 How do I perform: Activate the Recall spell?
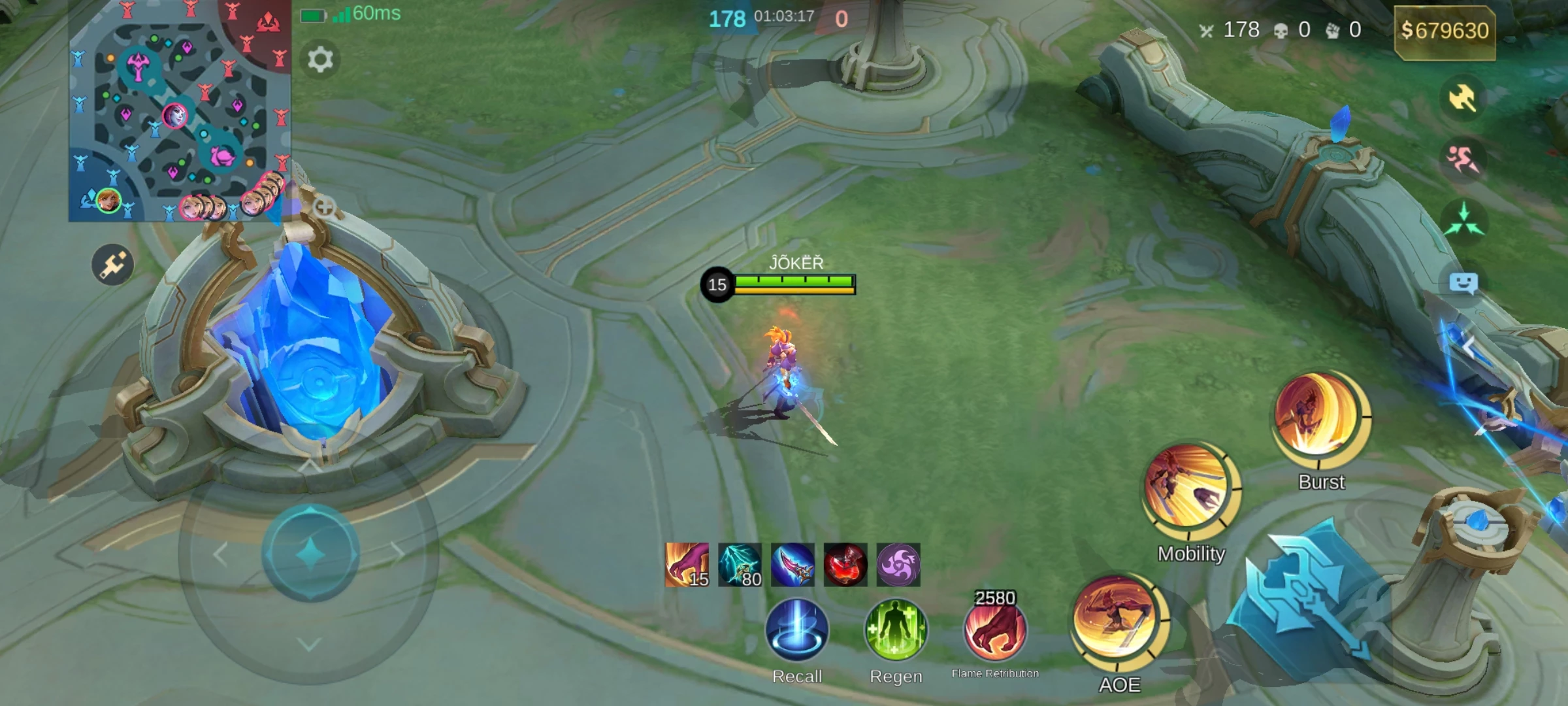pos(796,630)
